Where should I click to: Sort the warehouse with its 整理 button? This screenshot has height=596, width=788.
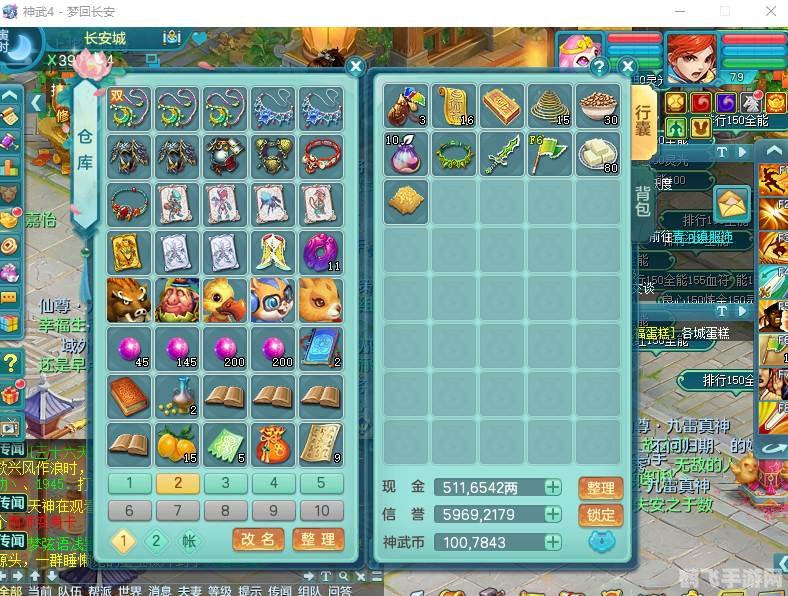[x=318, y=540]
